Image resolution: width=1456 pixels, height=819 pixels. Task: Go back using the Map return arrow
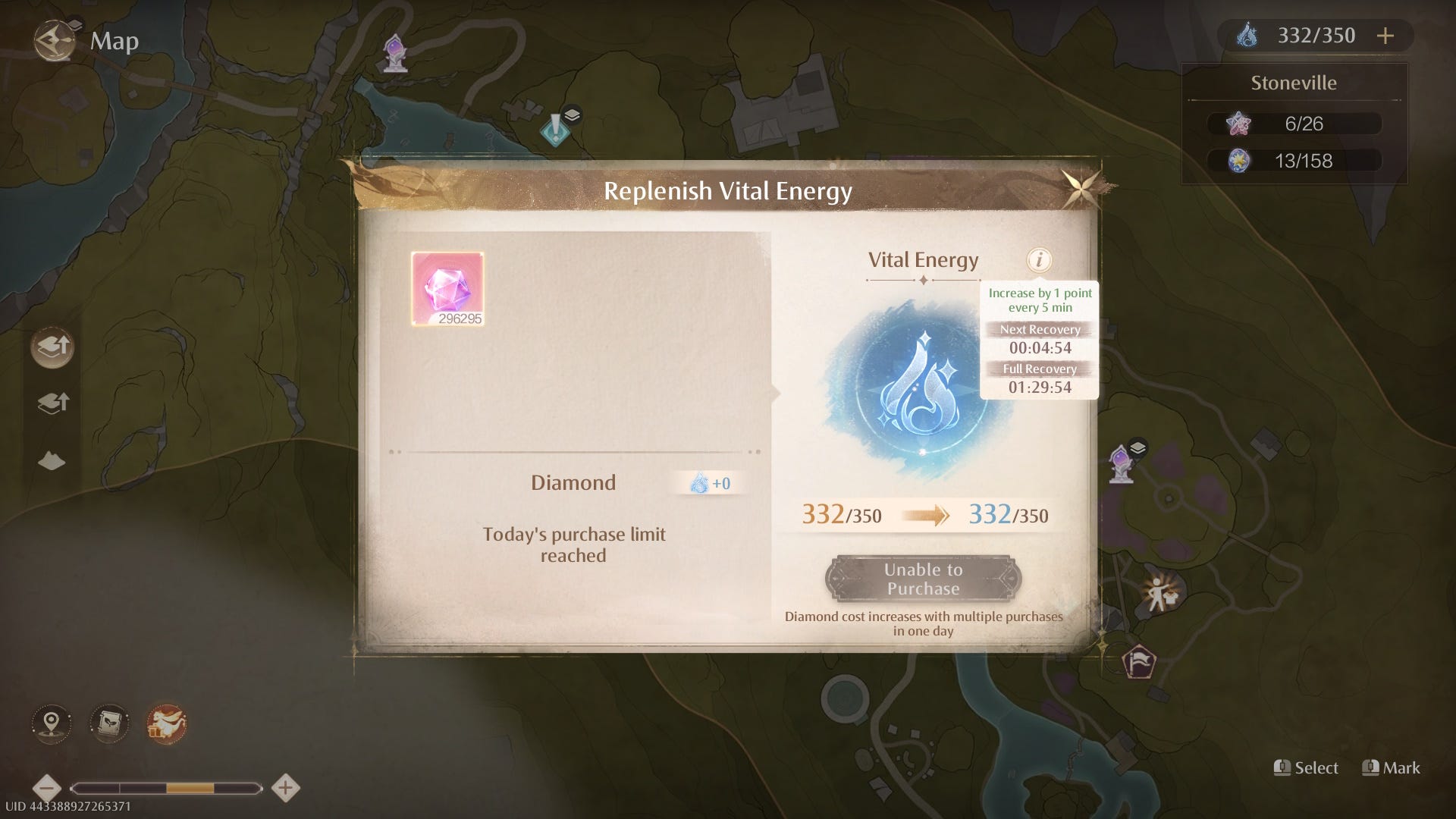tap(55, 40)
